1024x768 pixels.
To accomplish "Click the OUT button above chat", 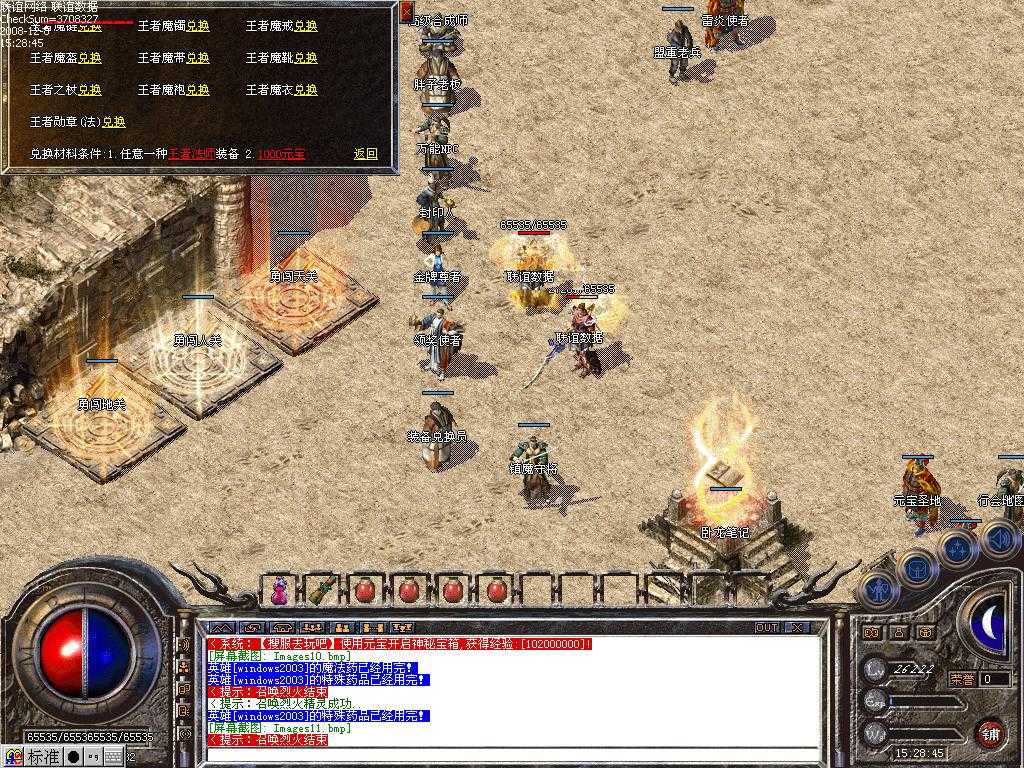I will [x=767, y=628].
